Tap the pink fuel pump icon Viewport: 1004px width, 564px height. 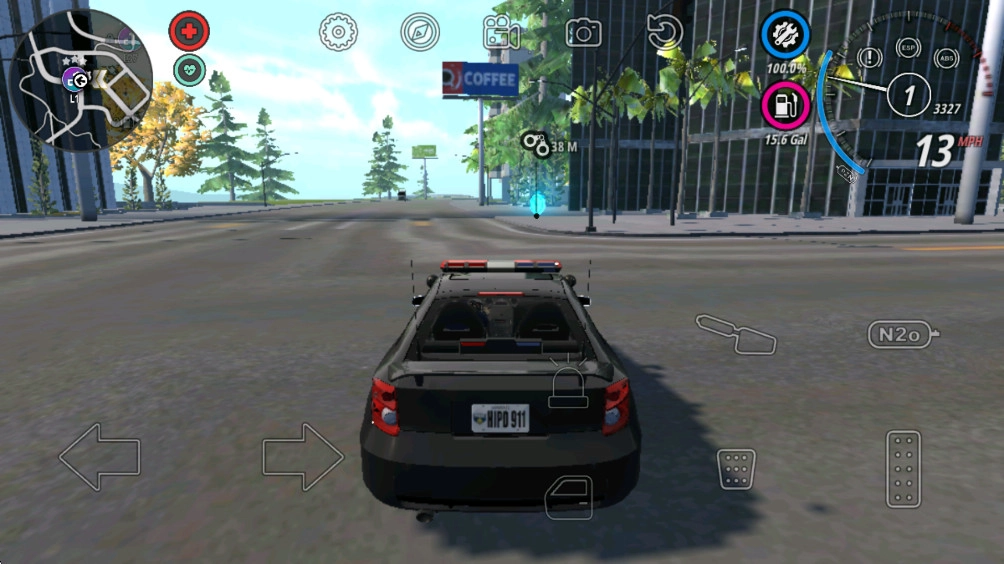click(786, 105)
